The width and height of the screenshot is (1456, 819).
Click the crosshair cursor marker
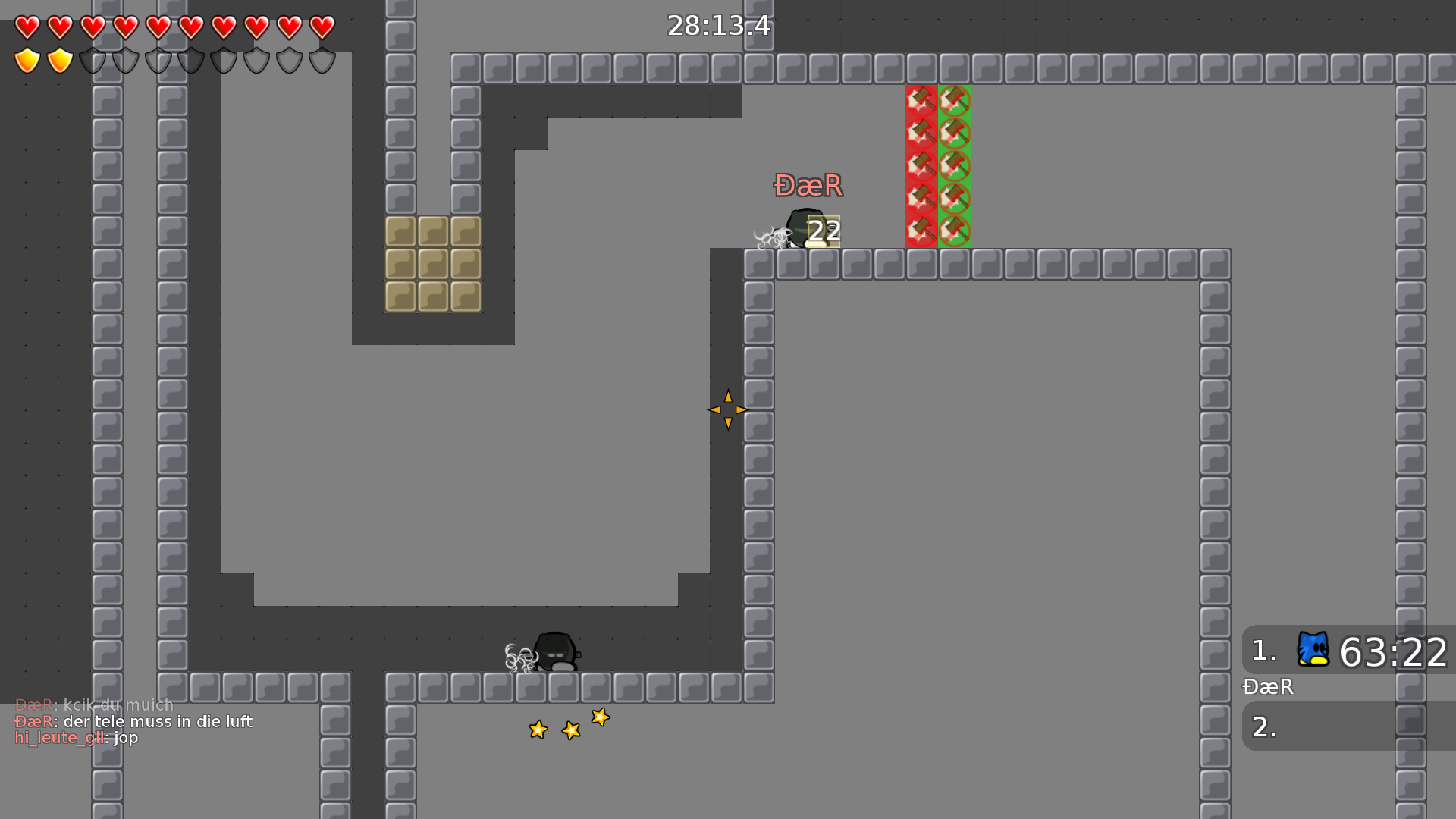(728, 409)
